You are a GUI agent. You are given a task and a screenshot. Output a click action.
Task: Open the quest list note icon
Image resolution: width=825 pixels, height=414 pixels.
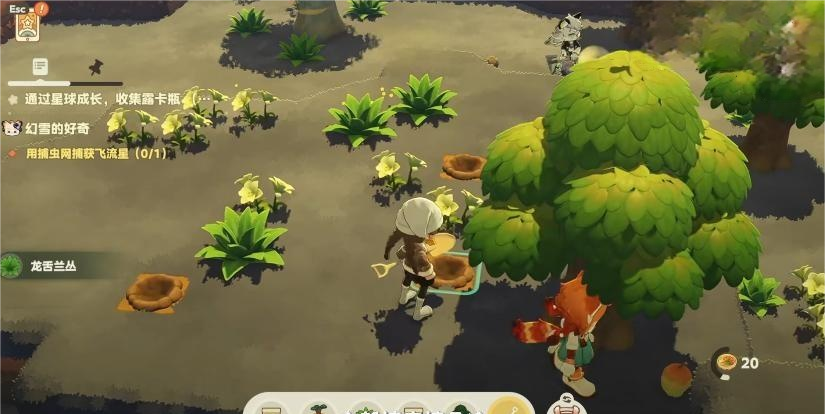click(x=39, y=66)
